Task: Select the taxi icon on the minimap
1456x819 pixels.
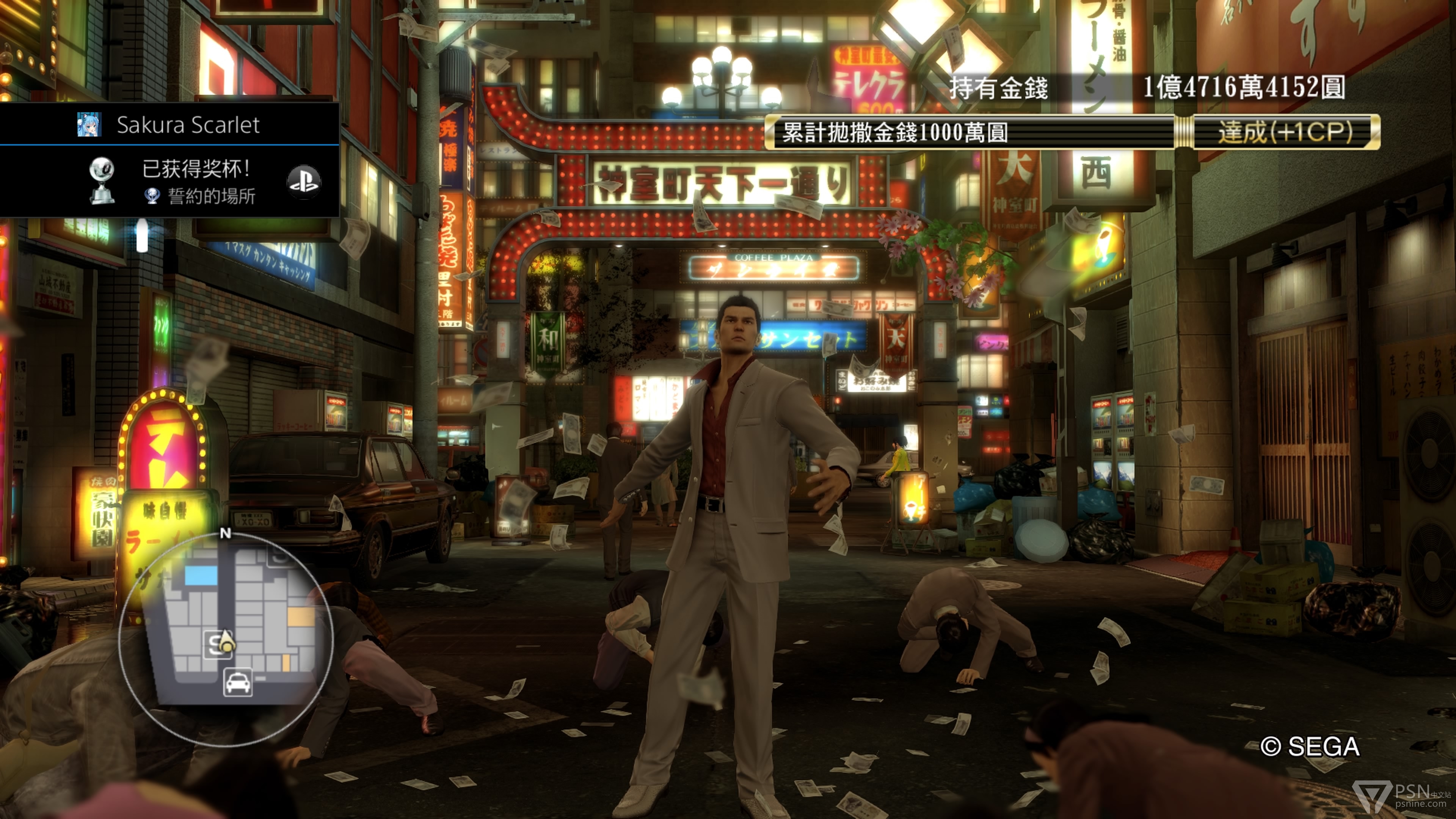Action: pyautogui.click(x=238, y=682)
